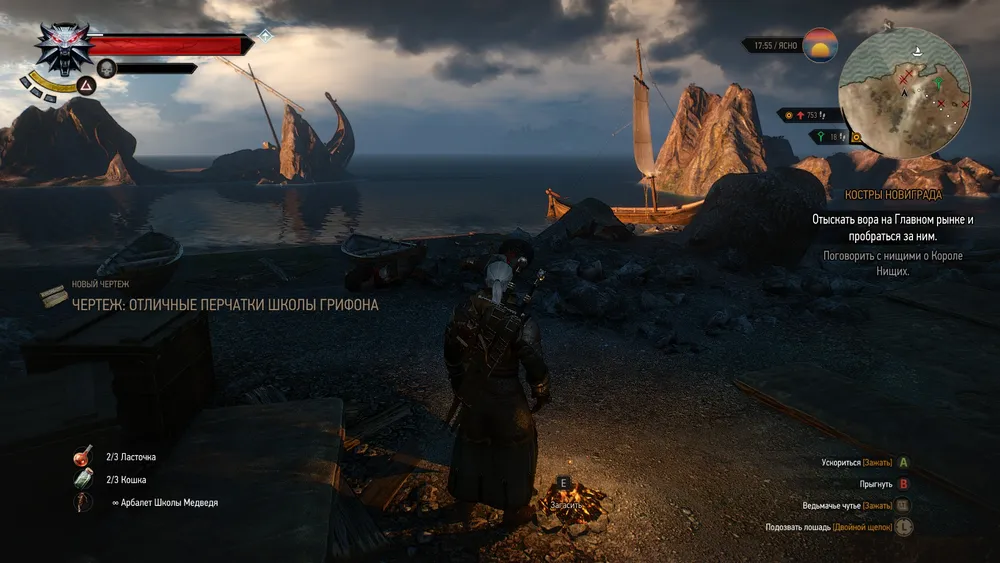Select the active sign triangle icon
1000x563 pixels.
coord(86,89)
